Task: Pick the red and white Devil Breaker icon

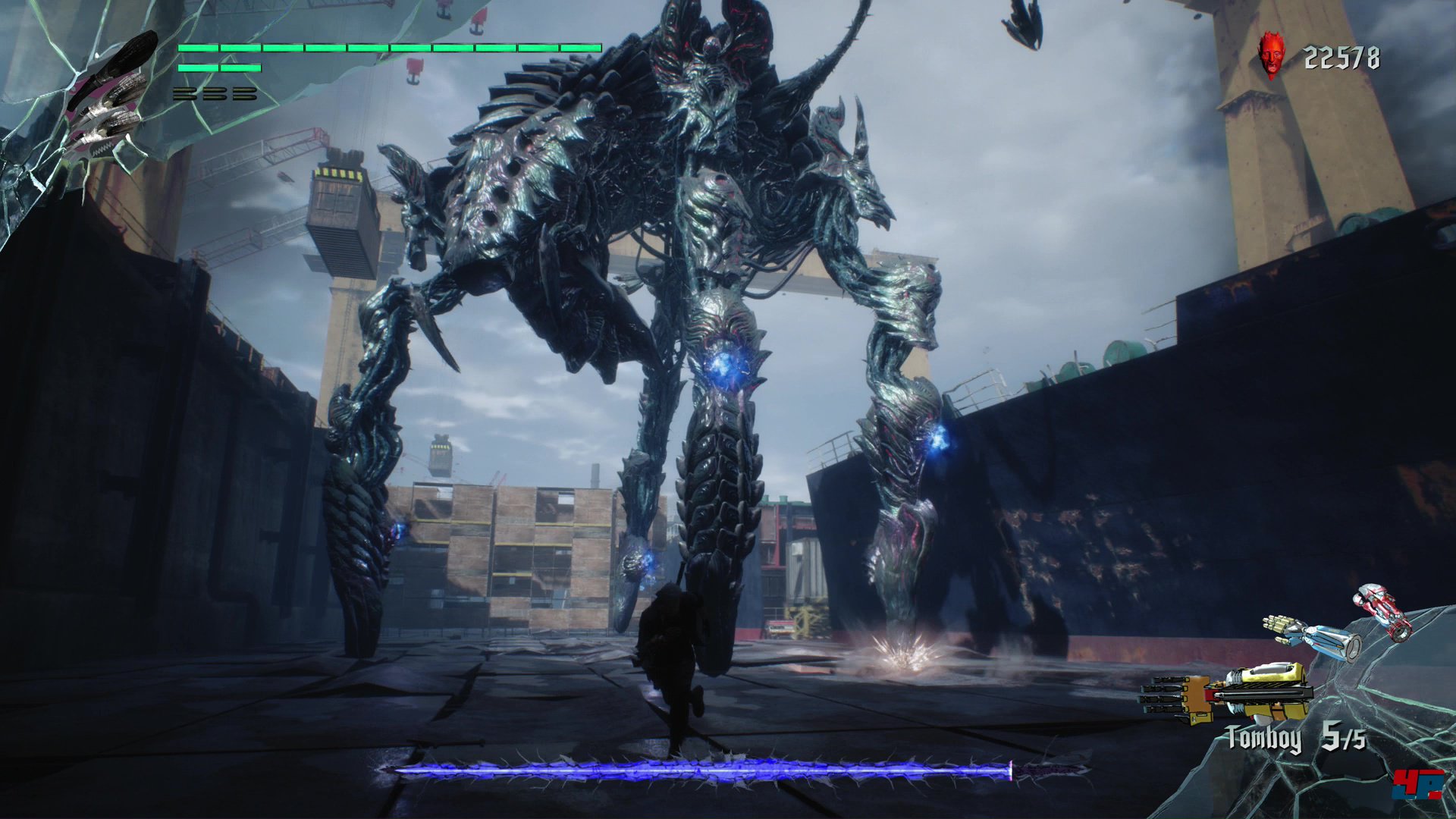Action: tap(1384, 610)
